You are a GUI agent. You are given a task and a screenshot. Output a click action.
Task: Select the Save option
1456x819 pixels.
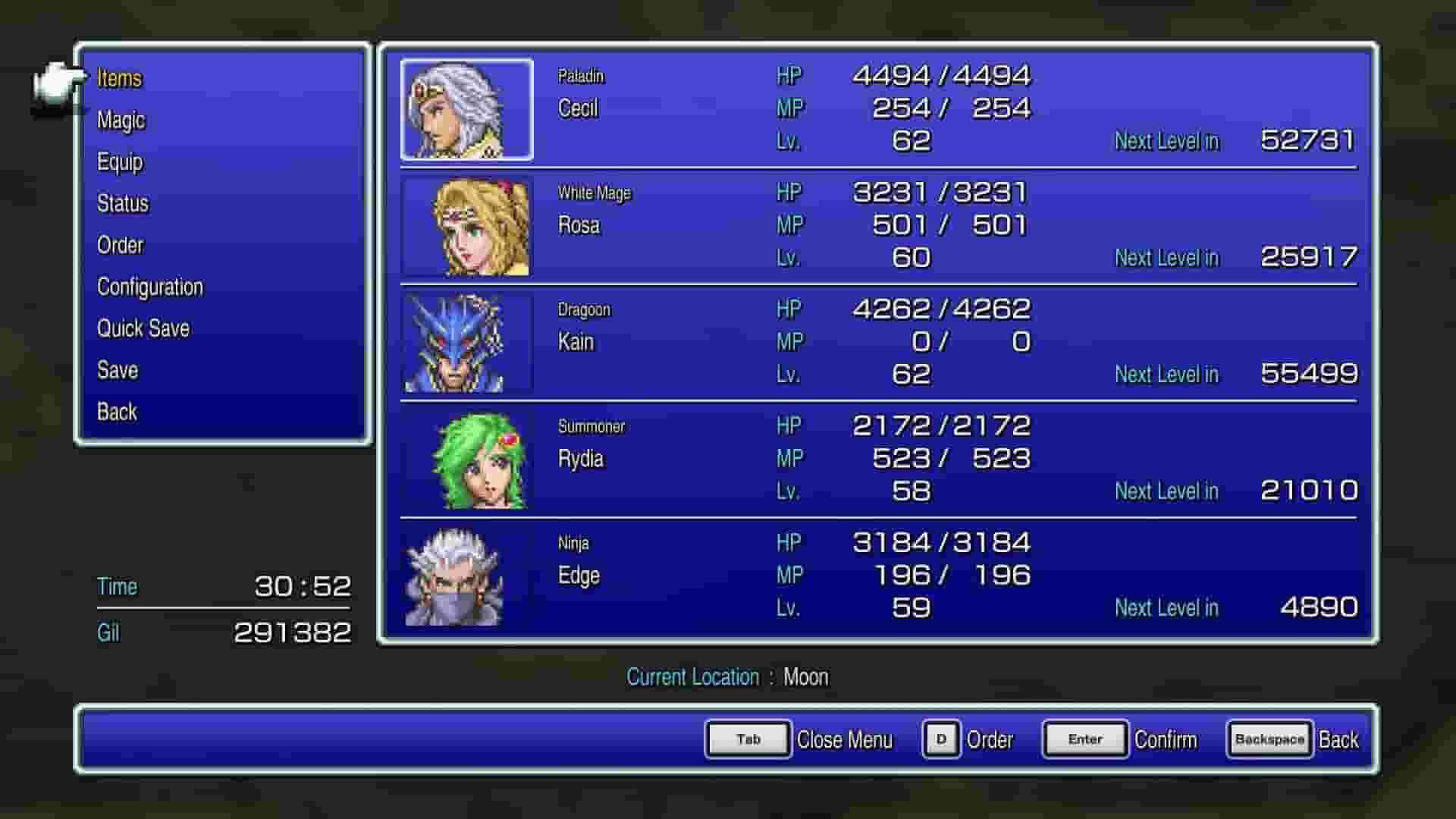tap(117, 370)
